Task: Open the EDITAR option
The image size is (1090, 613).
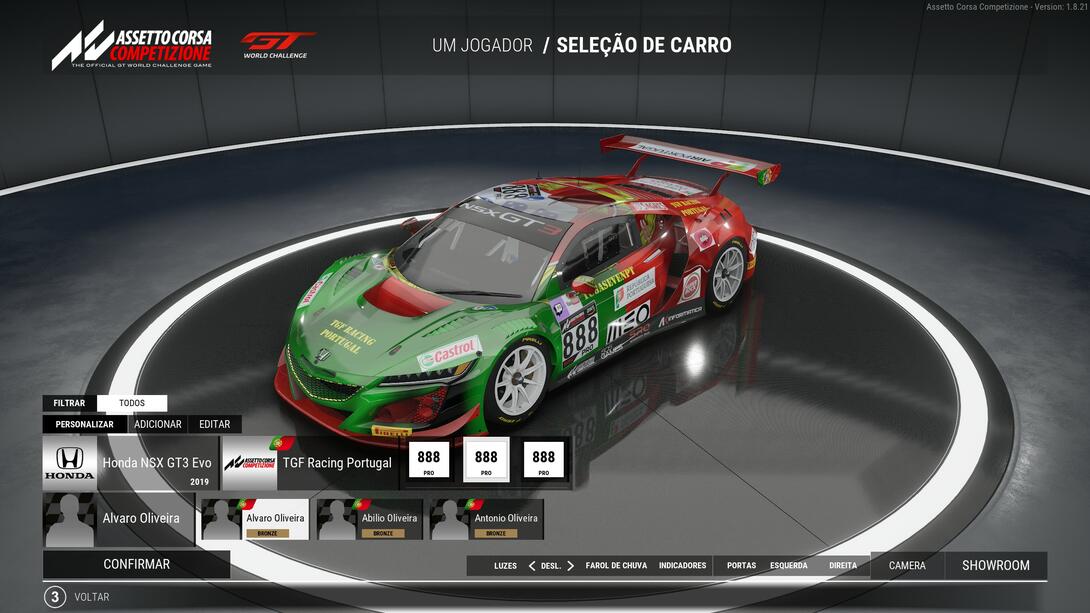Action: [214, 424]
